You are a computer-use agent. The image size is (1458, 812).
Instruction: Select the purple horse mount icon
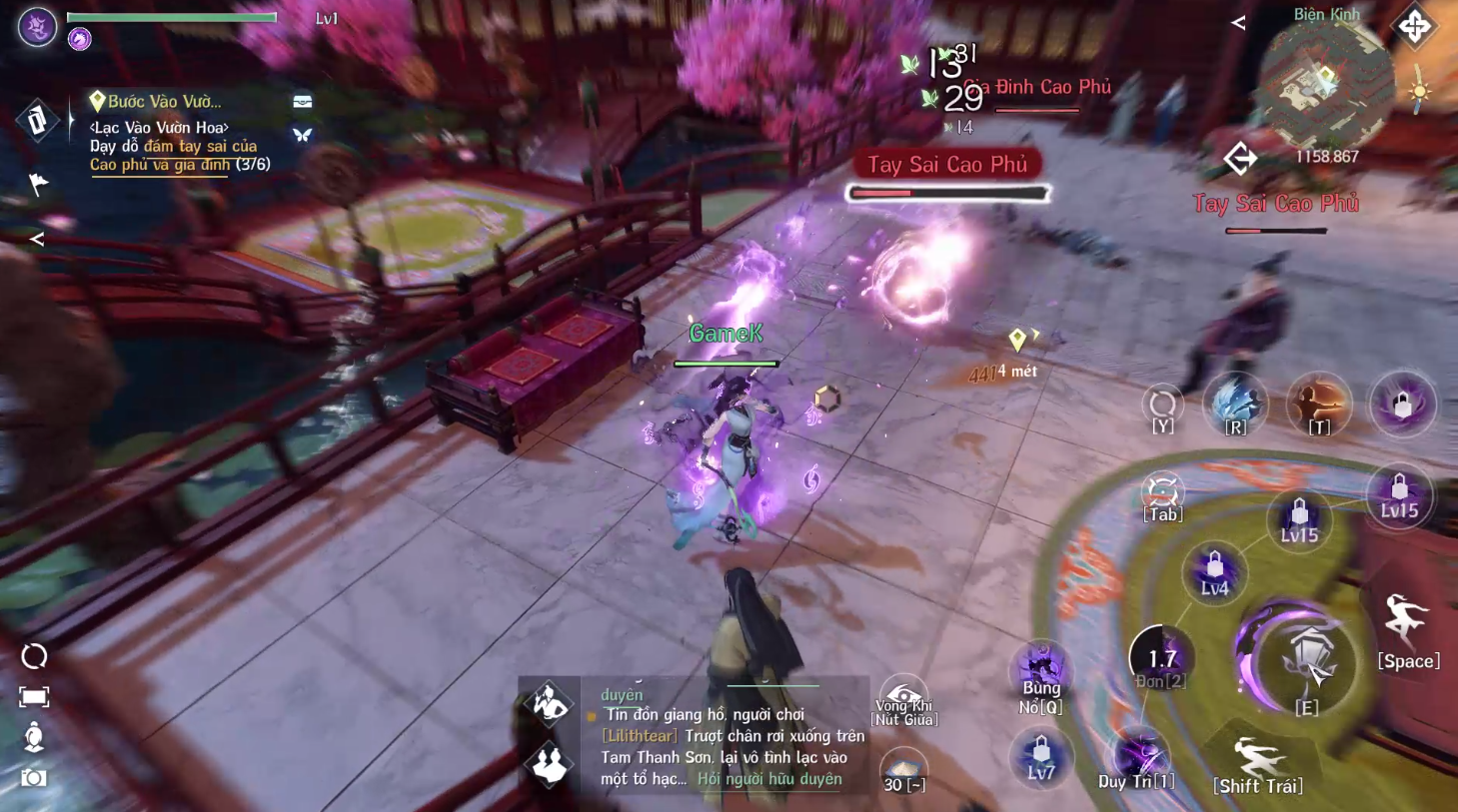click(79, 39)
